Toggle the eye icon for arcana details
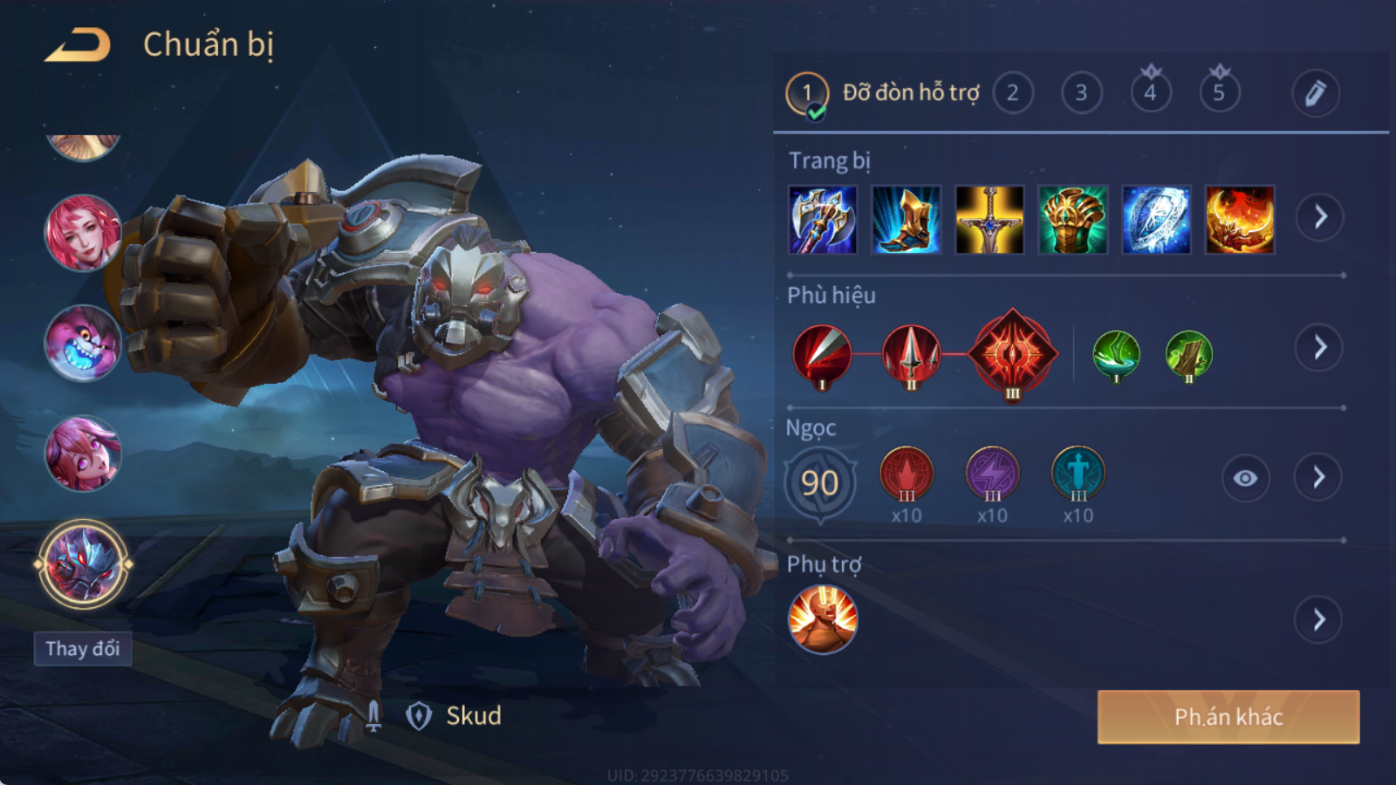 point(1245,479)
